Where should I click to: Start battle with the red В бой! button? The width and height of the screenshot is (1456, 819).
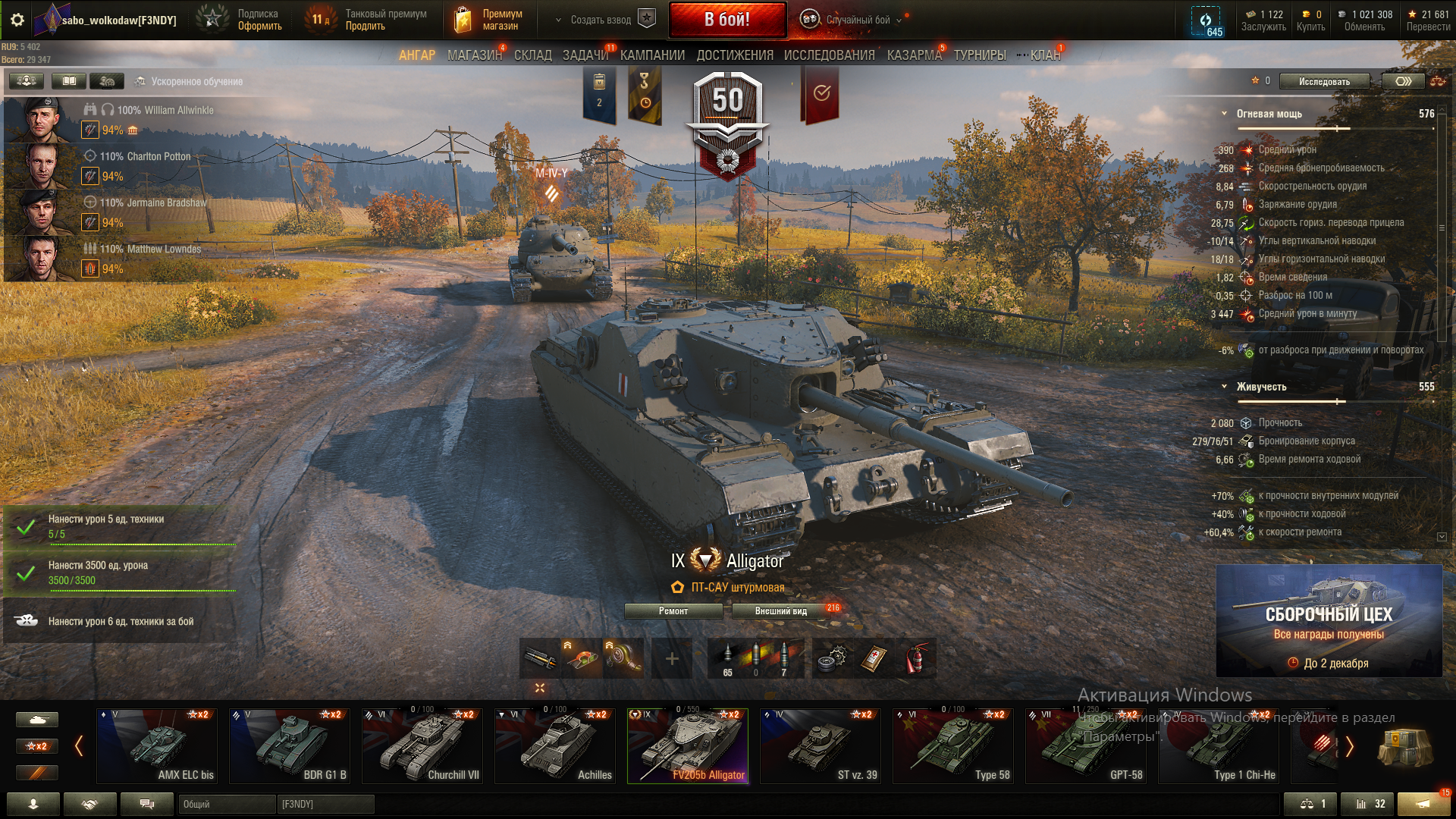[726, 20]
